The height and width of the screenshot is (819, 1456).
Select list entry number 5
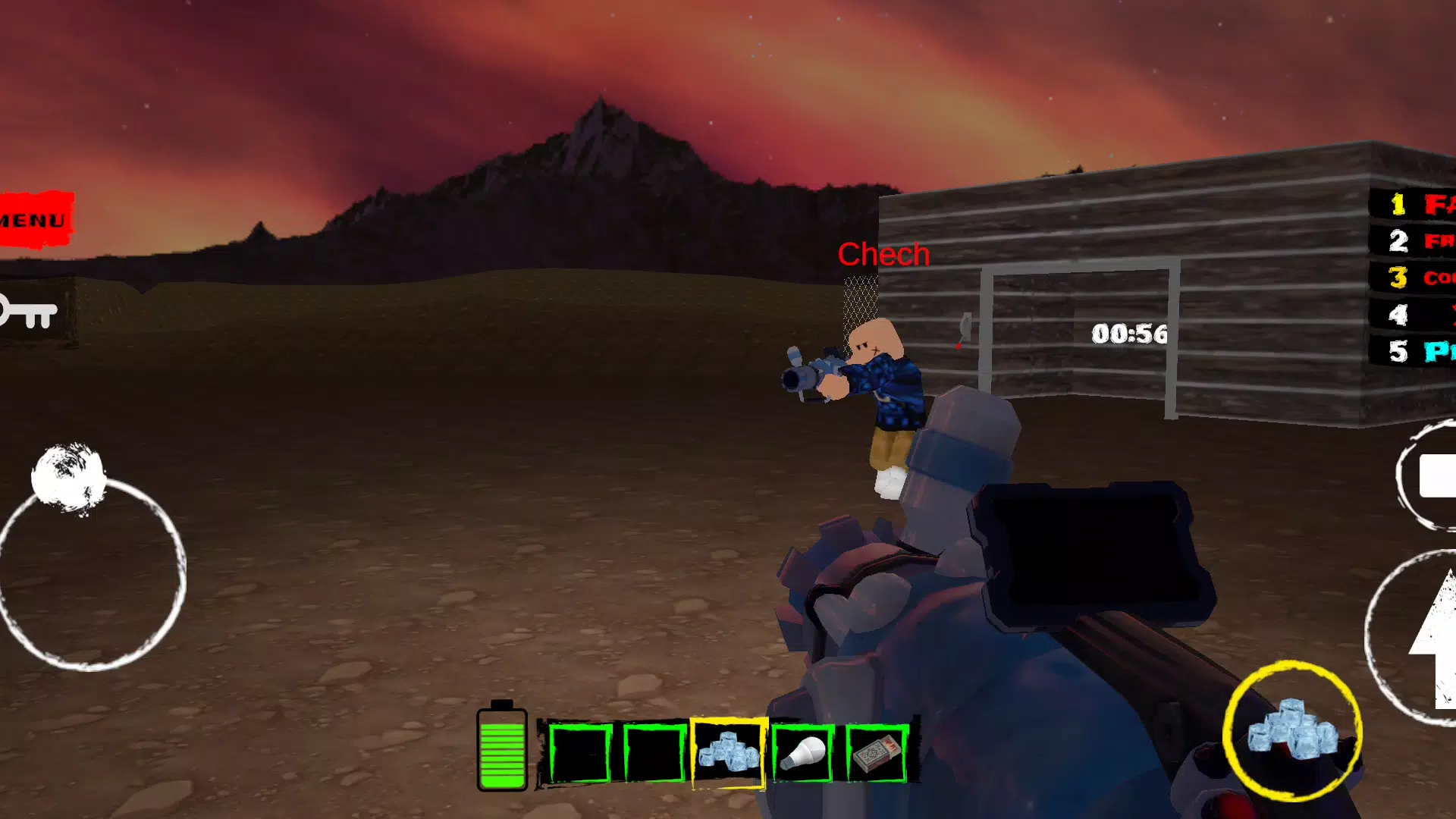pyautogui.click(x=1415, y=351)
